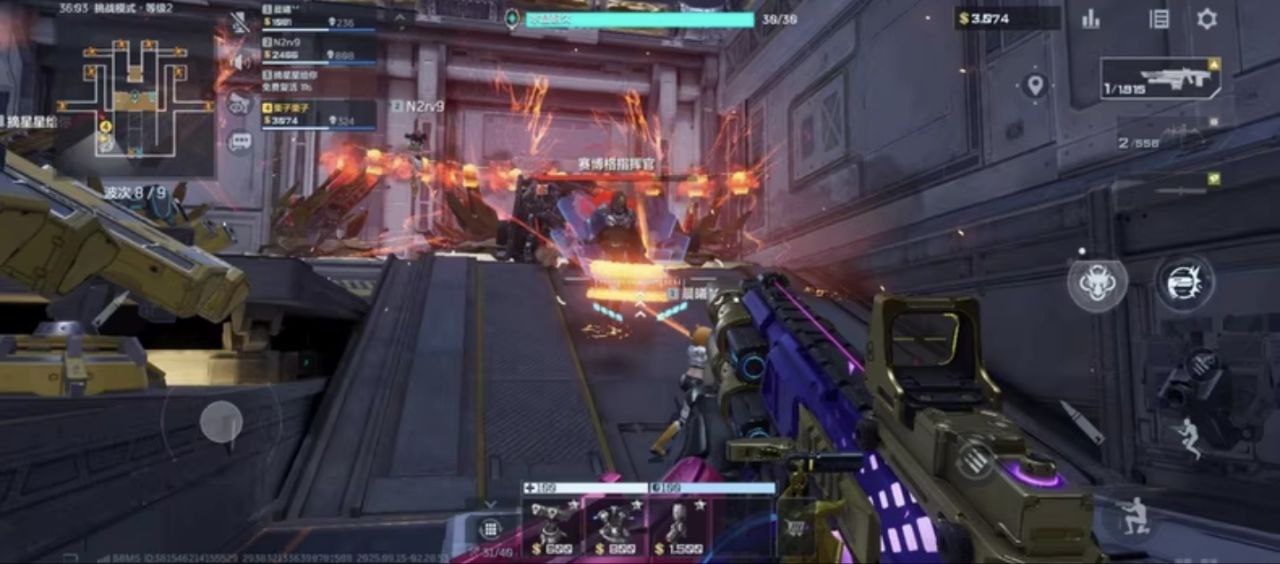Tap the bullet reload button
Viewport: 1280px width, 564px height.
(1082, 421)
